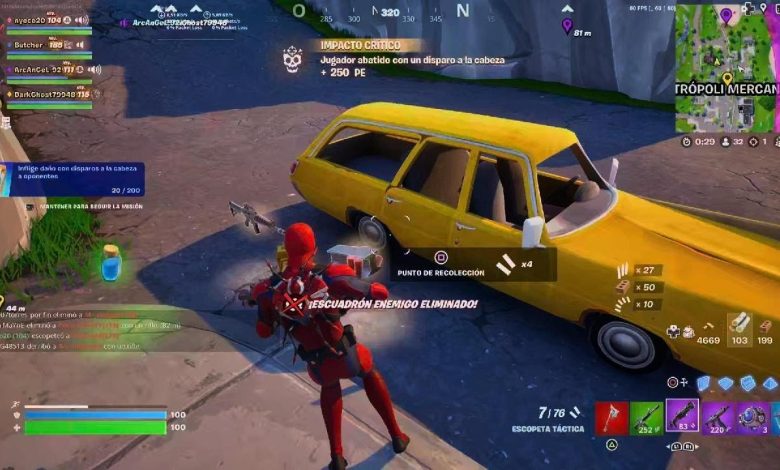This screenshot has width=780, height=470.
Task: Equip the purple weapon with 220 ammo
Action: (718, 418)
